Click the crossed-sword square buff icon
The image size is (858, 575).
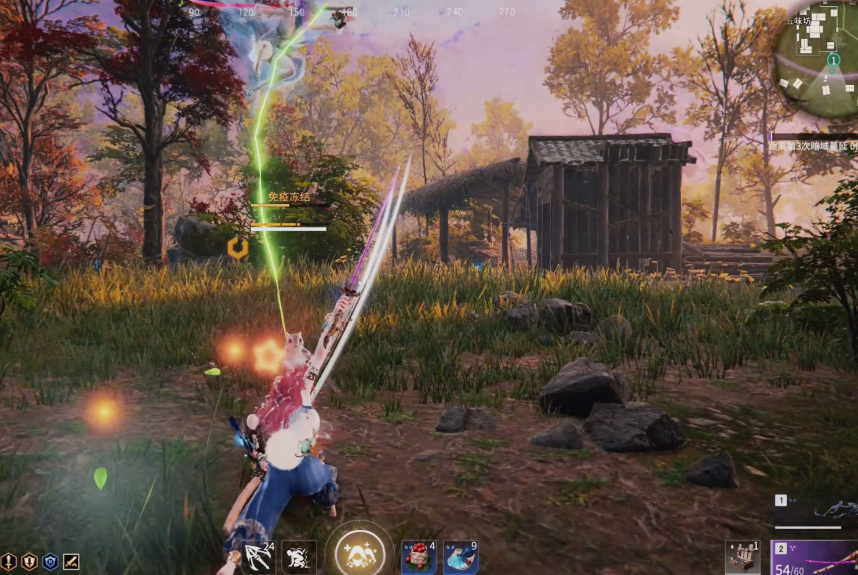(71, 562)
